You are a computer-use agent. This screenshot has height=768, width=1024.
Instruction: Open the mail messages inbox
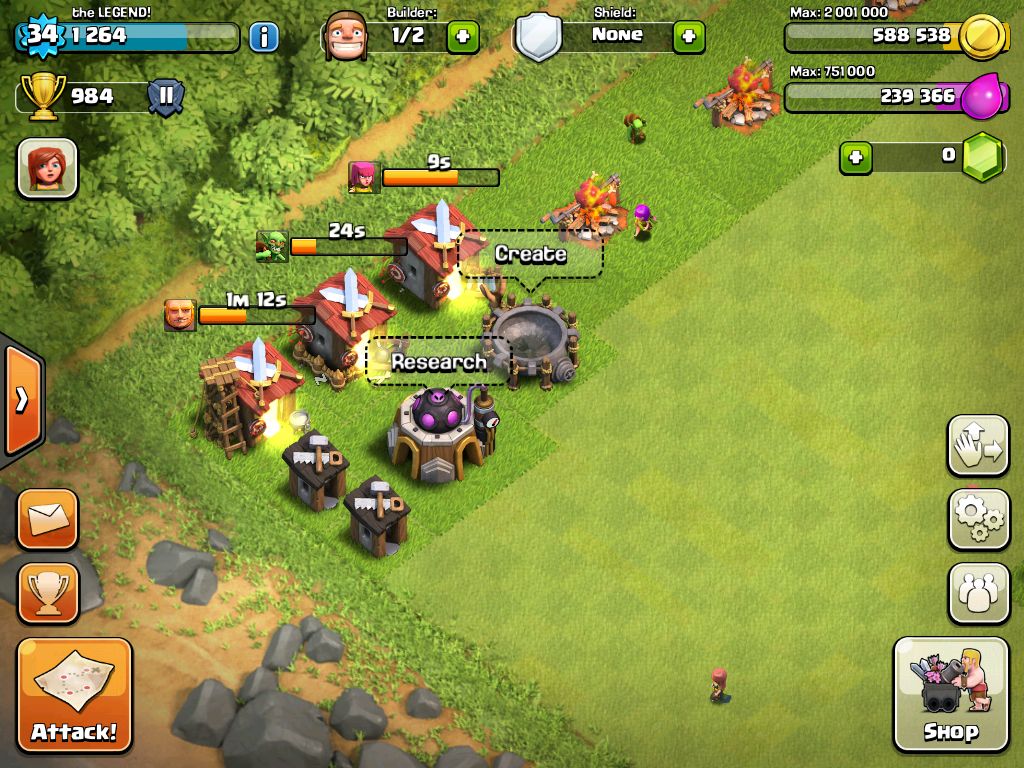(x=47, y=519)
